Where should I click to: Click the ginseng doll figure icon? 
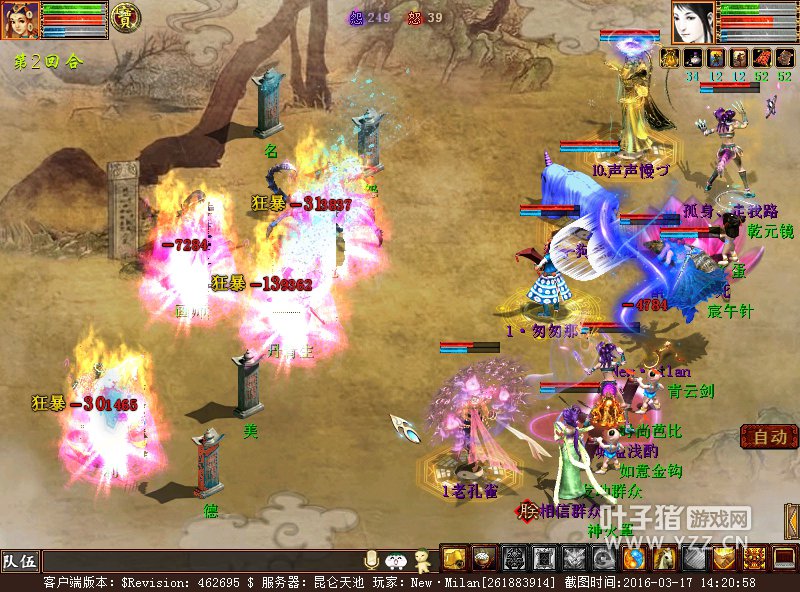pos(422,560)
